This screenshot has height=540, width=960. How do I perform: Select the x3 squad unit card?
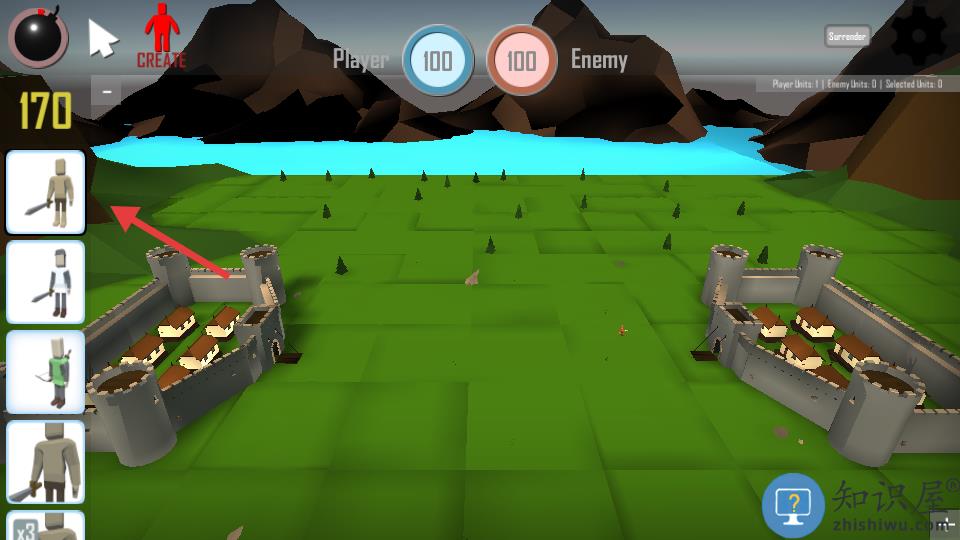coord(46,526)
